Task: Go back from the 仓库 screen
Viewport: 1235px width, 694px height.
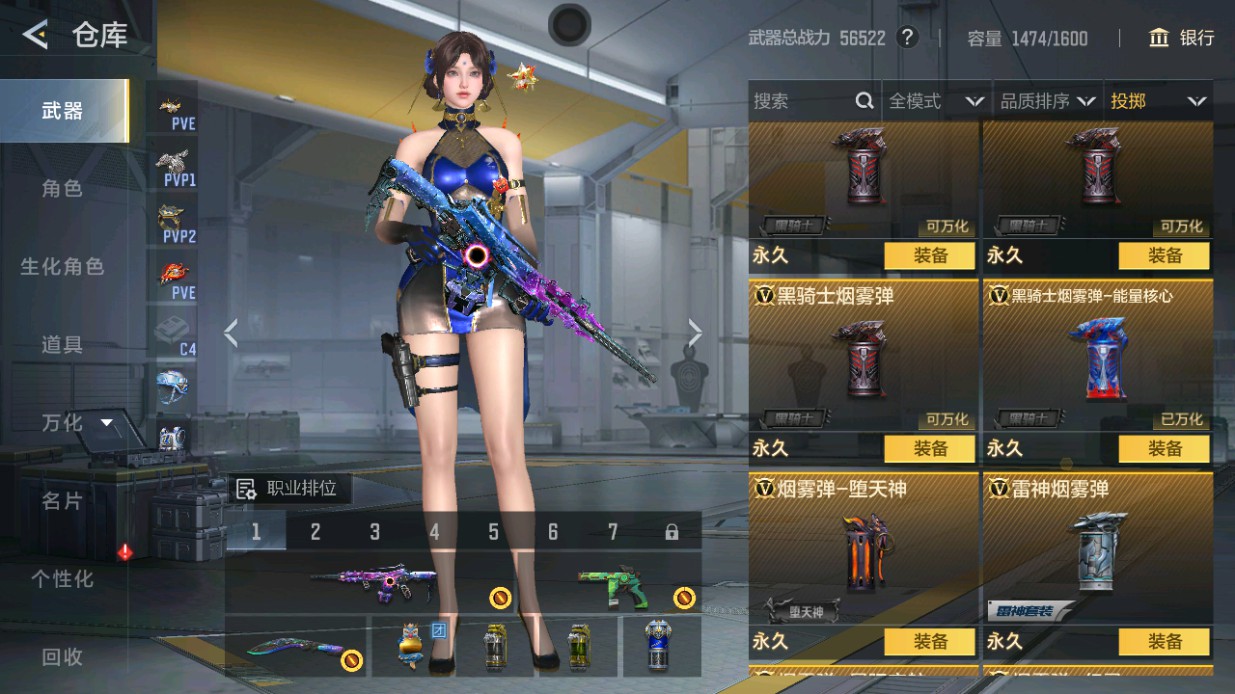Action: tap(35, 36)
